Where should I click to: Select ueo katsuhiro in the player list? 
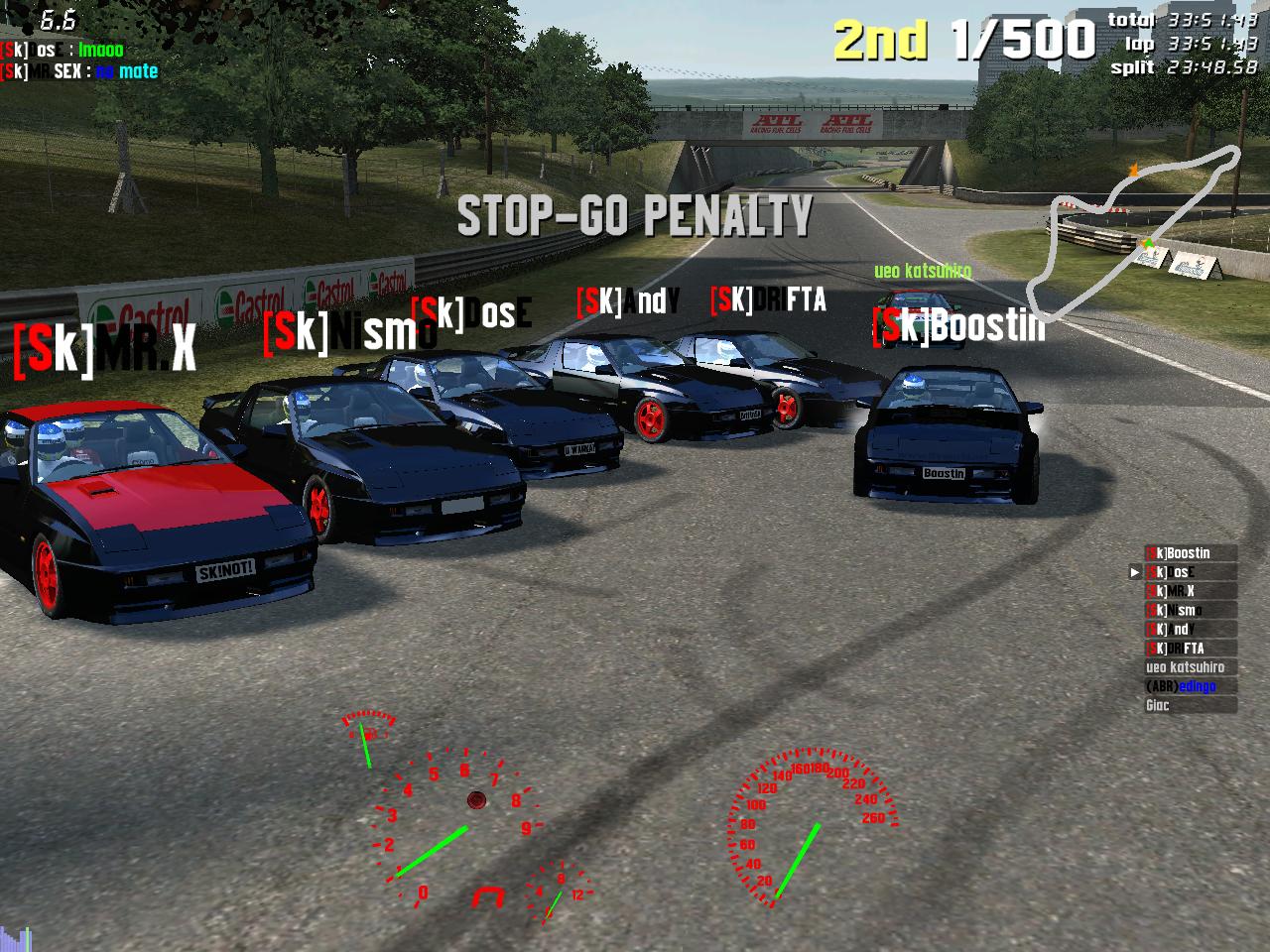pos(1190,667)
